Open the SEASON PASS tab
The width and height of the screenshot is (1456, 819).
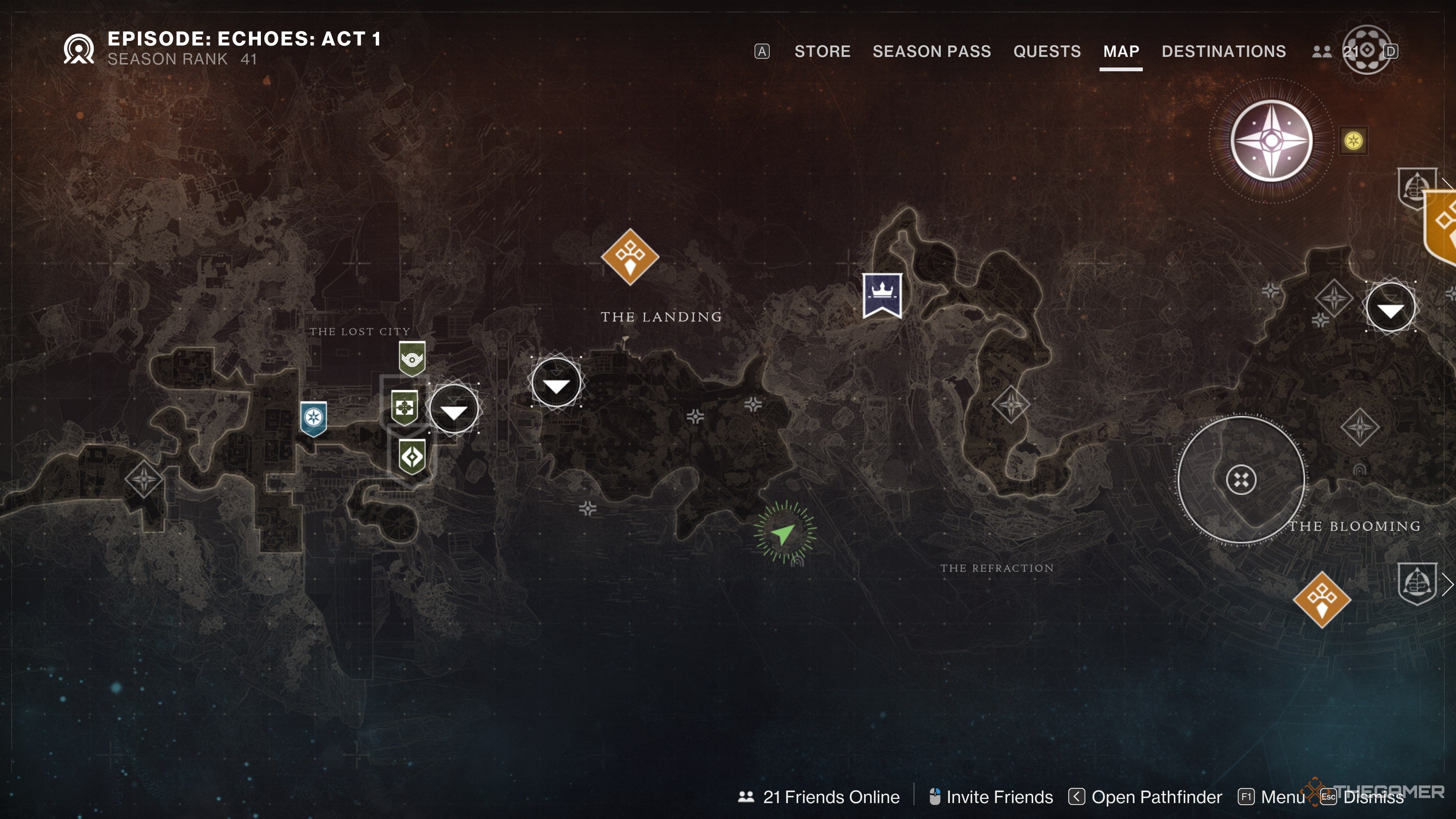[932, 52]
